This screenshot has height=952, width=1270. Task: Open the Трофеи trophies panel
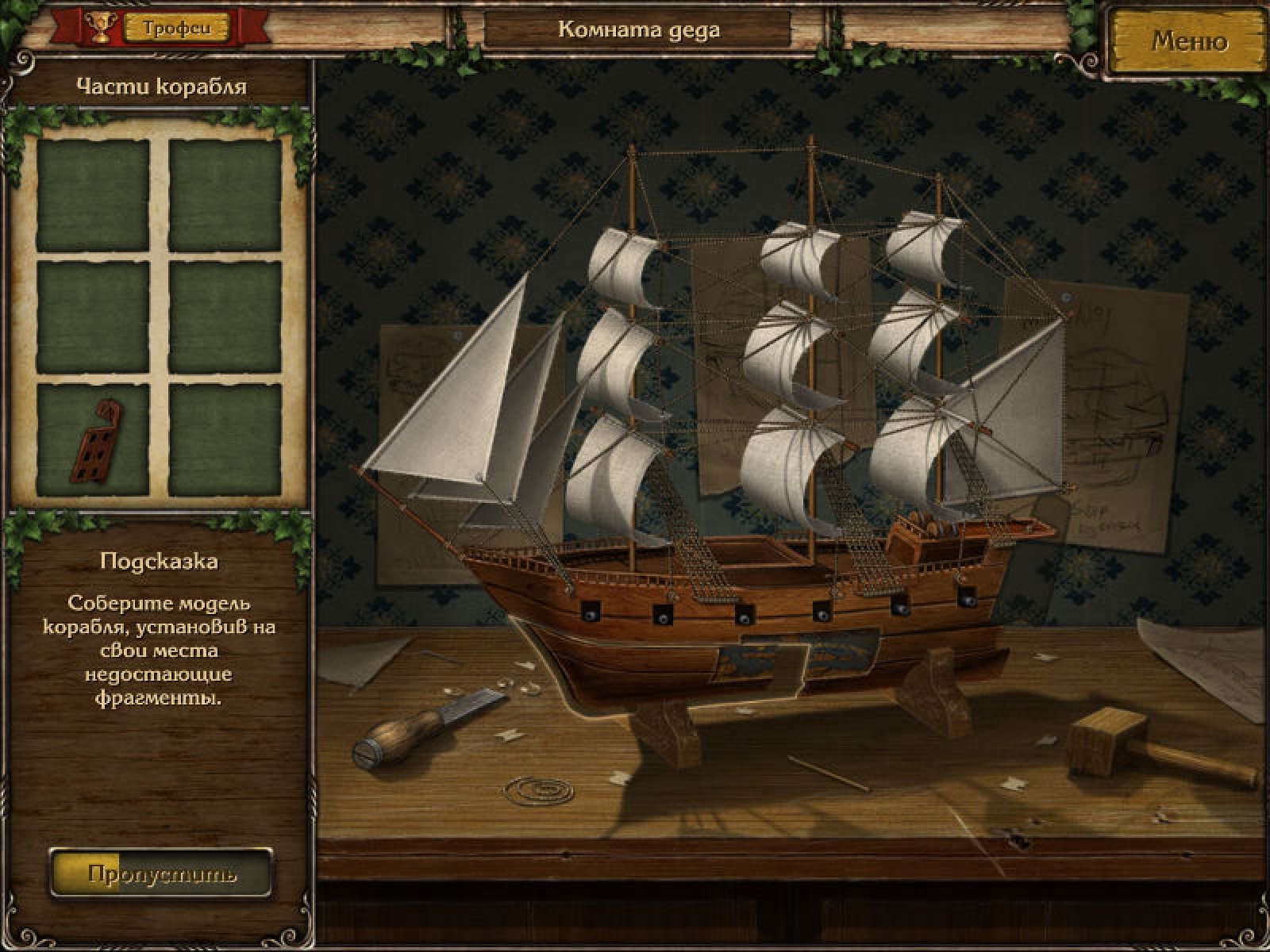[177, 28]
